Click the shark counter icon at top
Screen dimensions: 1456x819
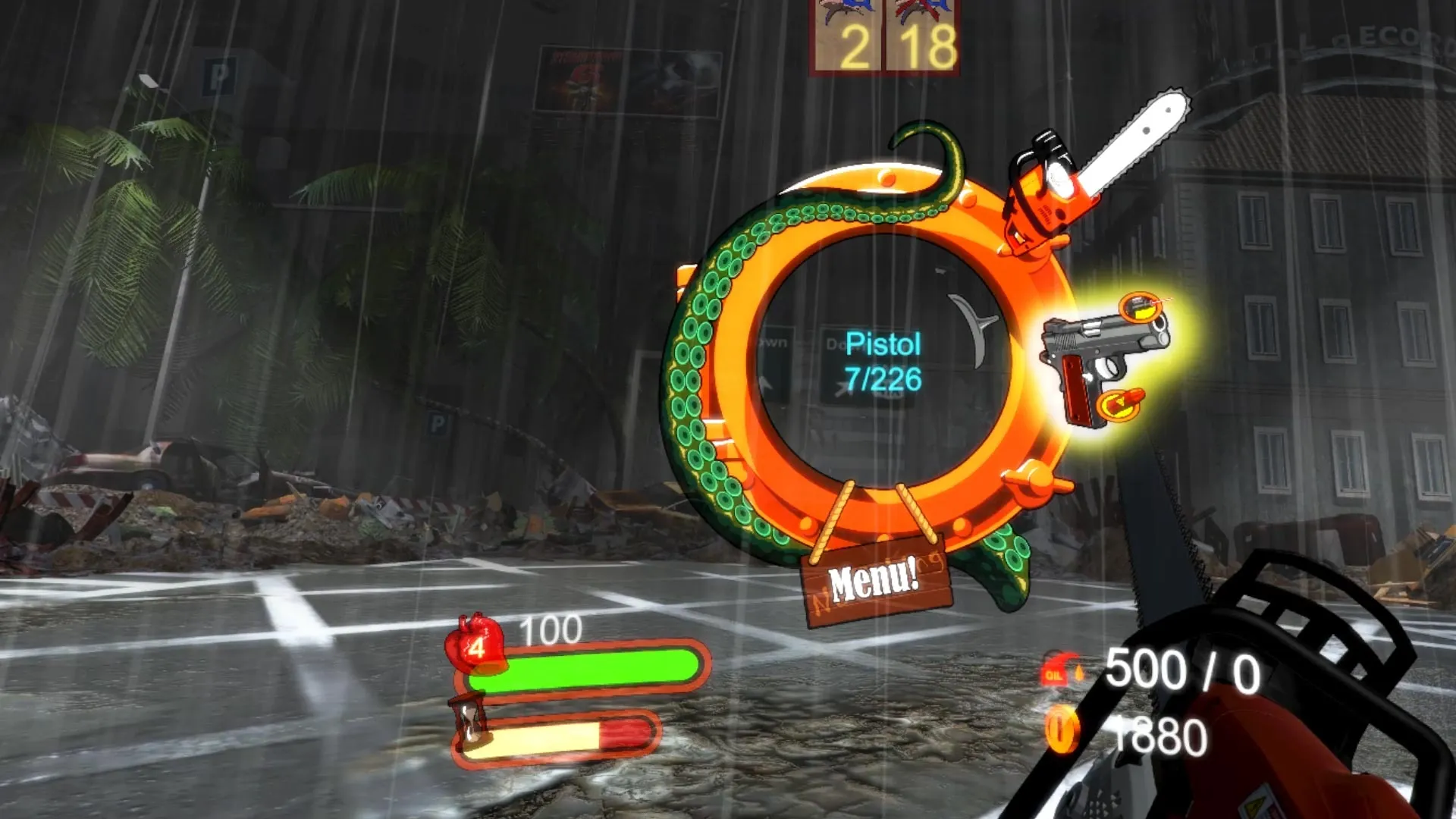[843, 13]
